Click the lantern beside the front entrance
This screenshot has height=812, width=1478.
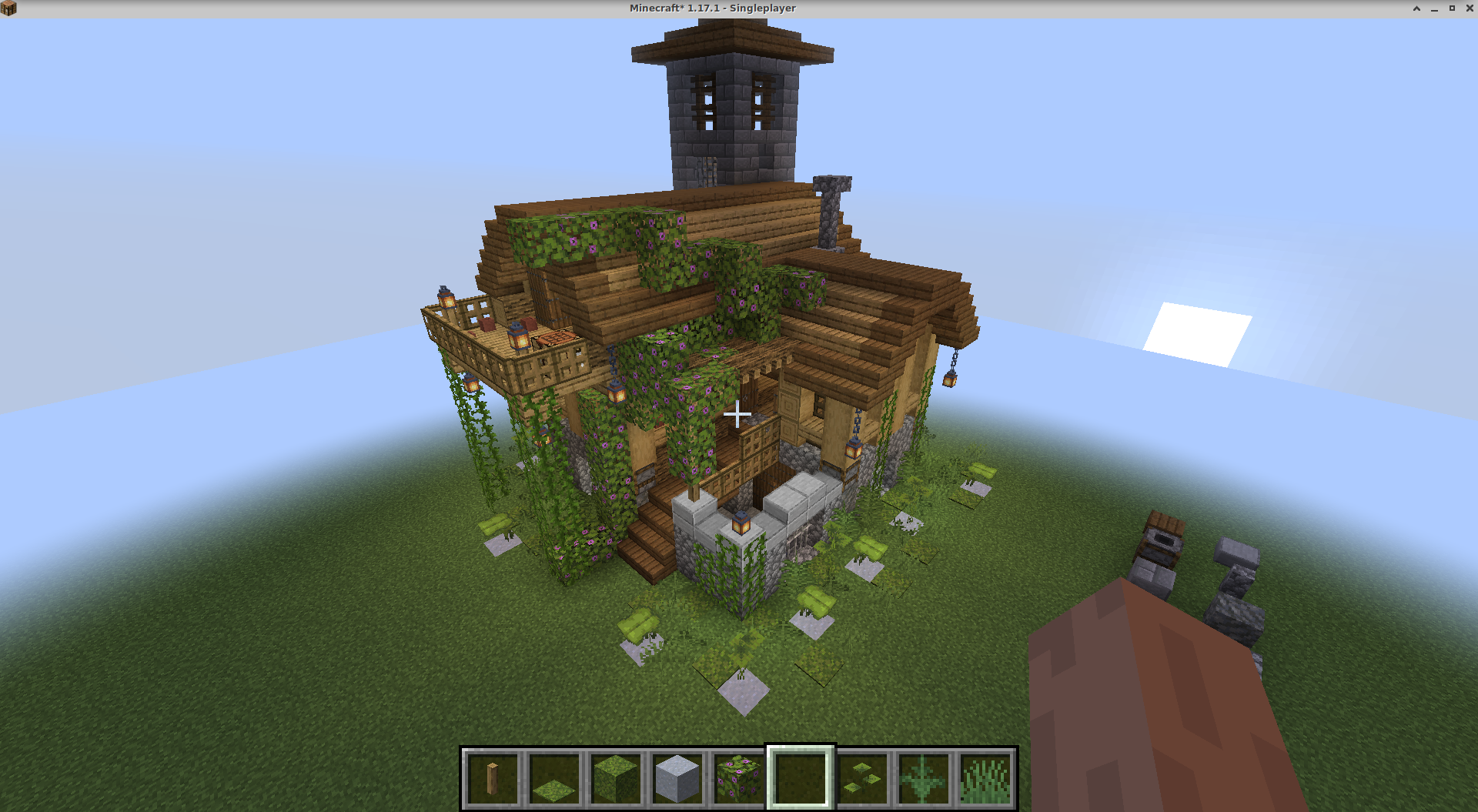[x=741, y=523]
